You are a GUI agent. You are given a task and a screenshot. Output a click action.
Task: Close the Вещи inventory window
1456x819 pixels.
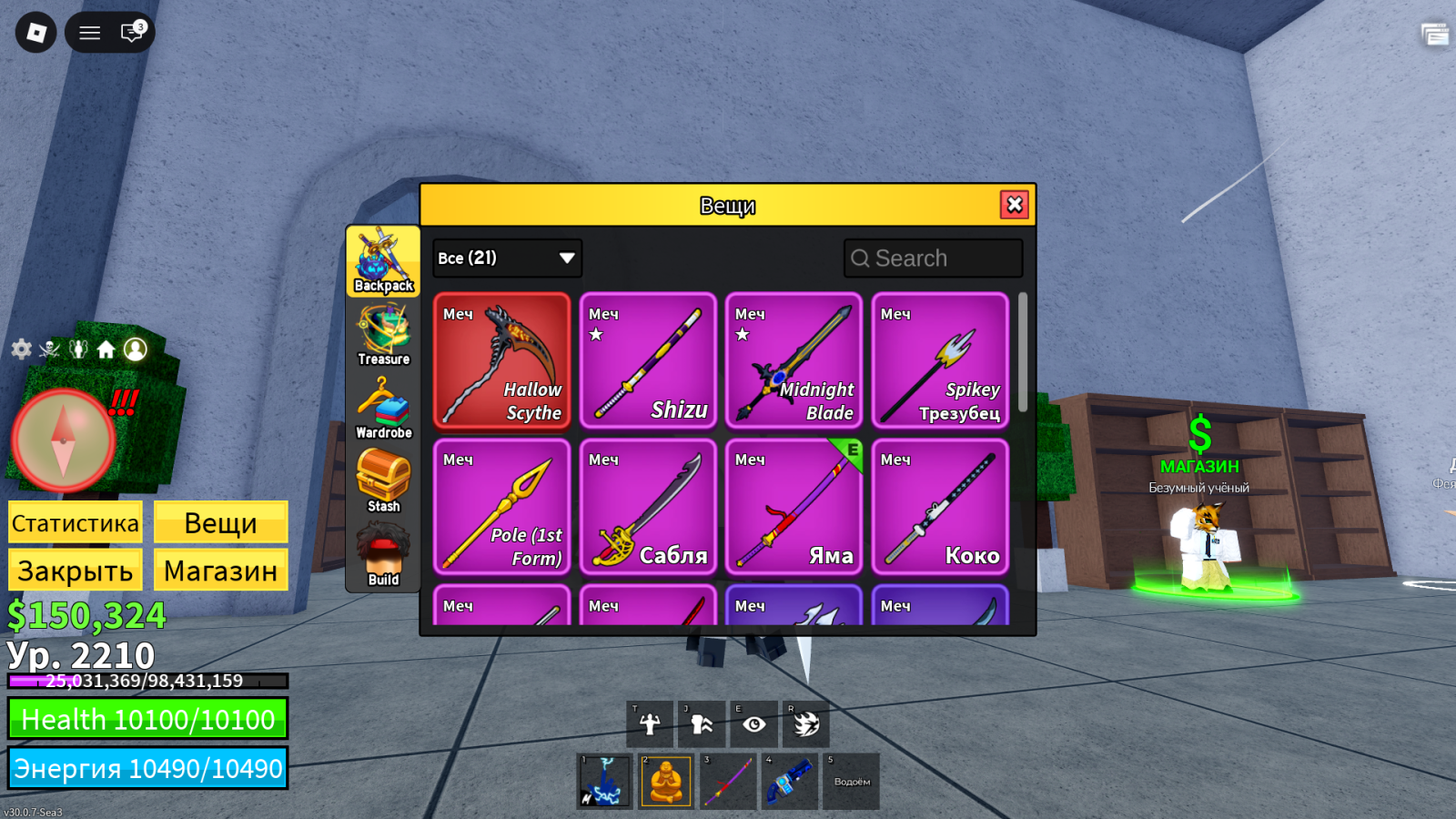click(x=1015, y=205)
